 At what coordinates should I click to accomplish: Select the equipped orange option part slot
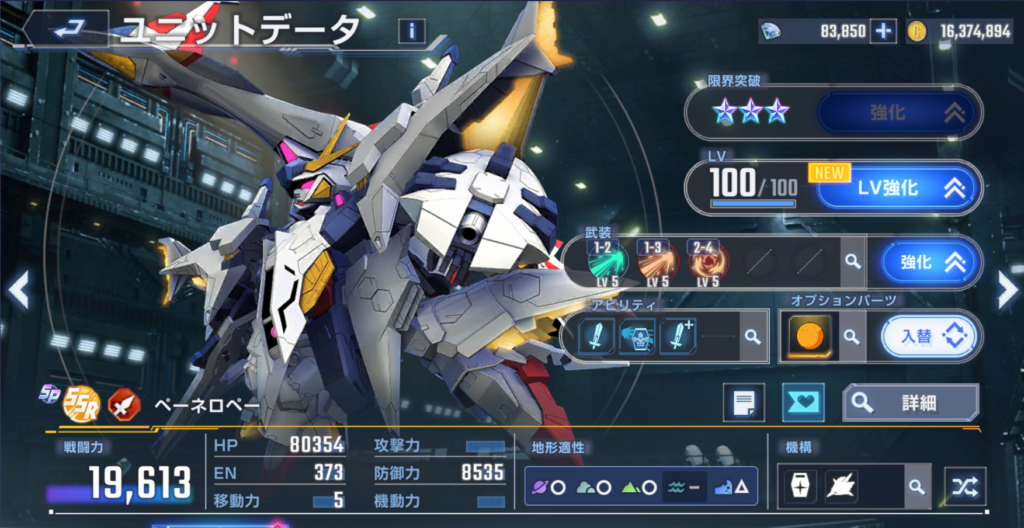pyautogui.click(x=809, y=337)
